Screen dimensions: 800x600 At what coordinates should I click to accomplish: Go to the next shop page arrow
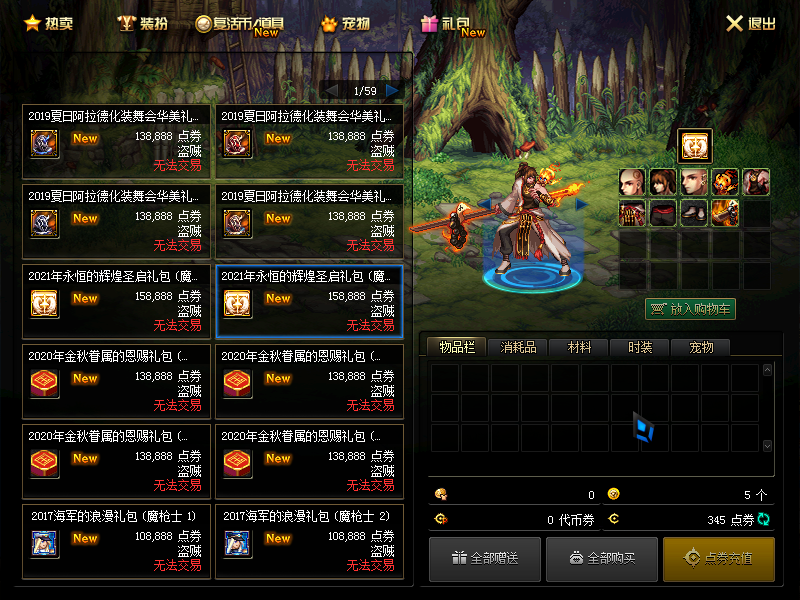point(393,91)
